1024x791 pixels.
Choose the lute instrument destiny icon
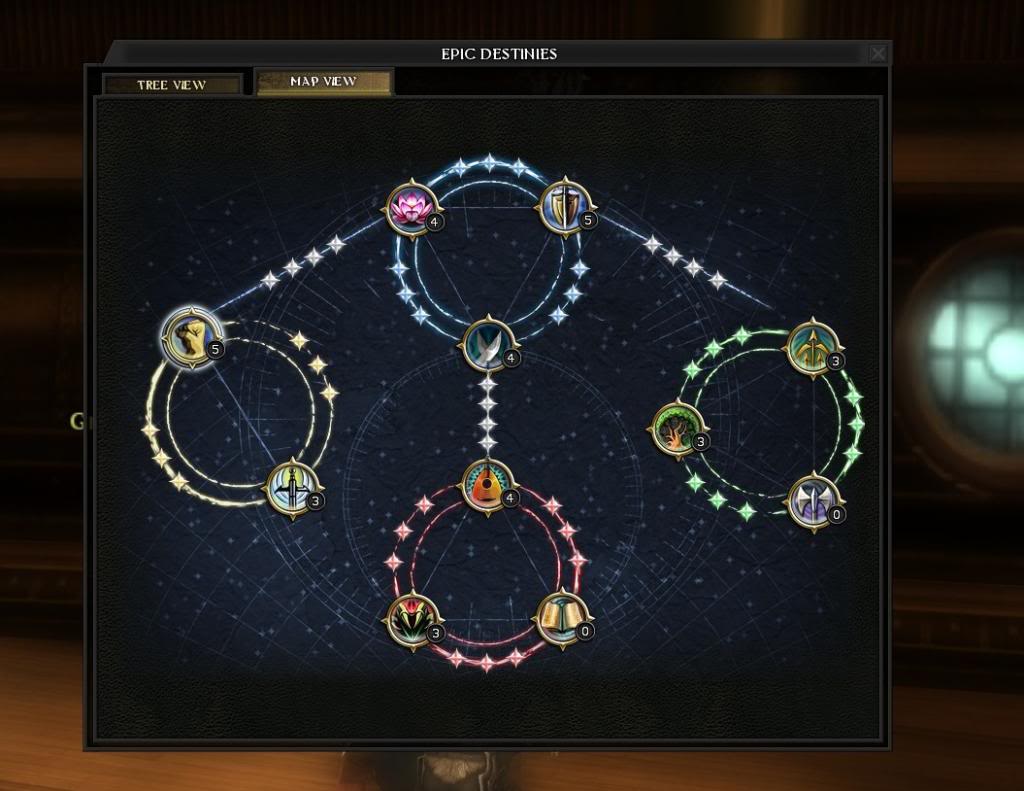[x=487, y=485]
